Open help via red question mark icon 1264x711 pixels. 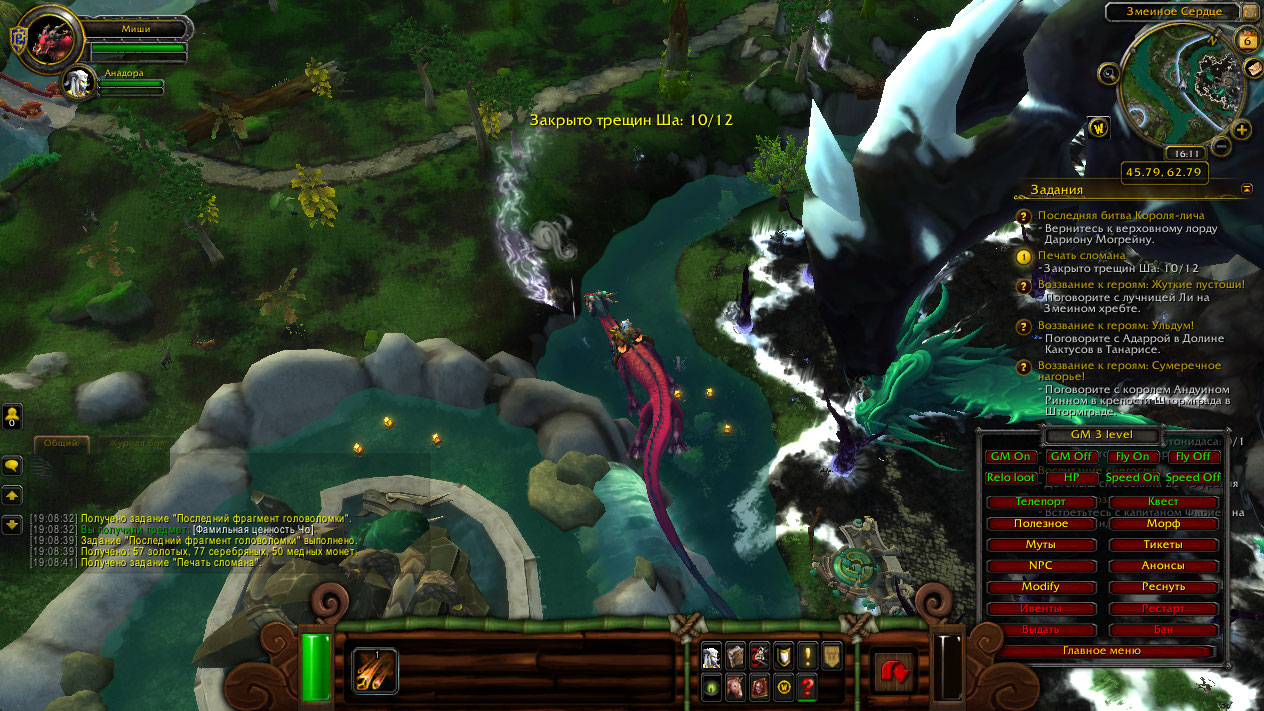pos(808,687)
